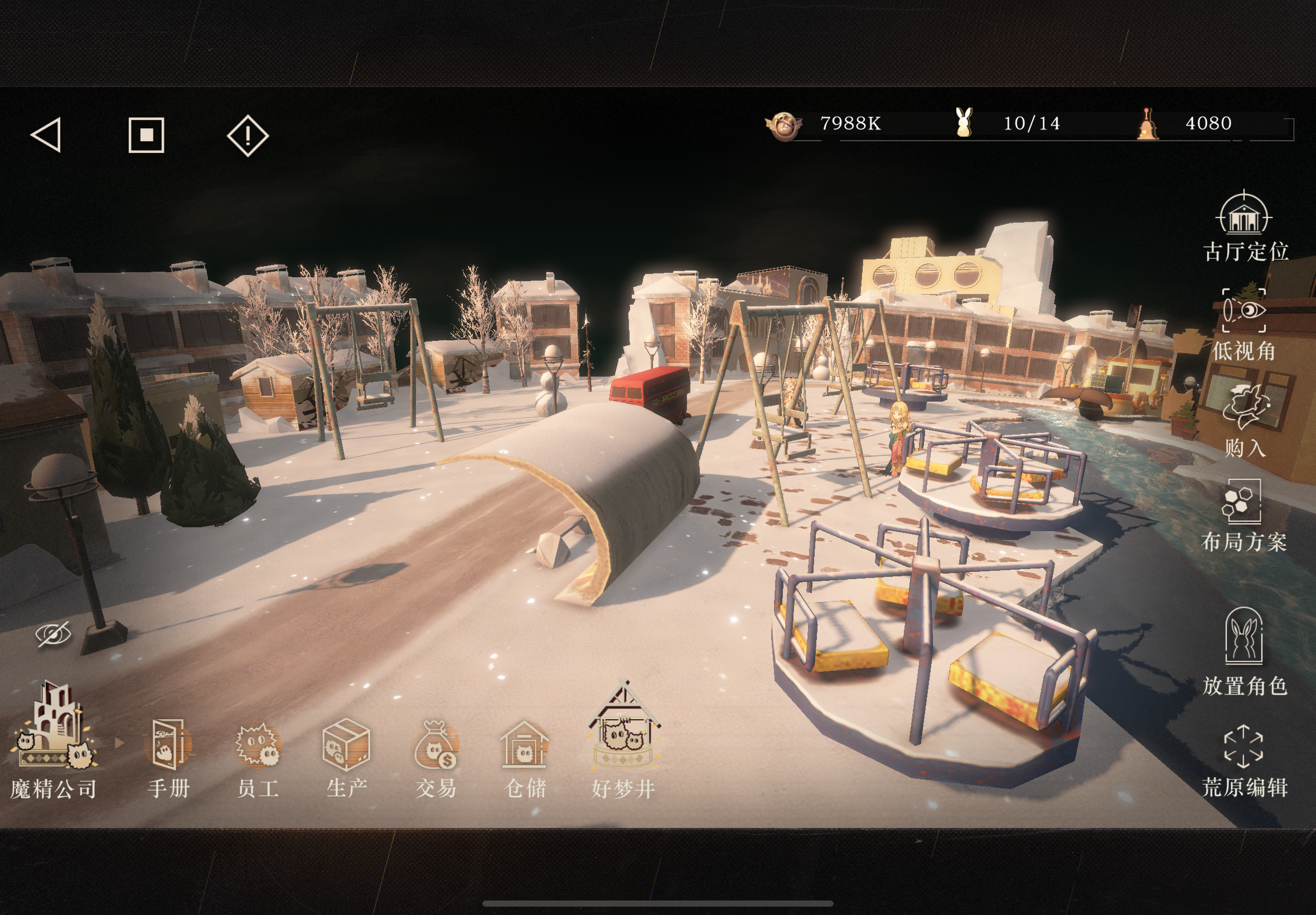Hide the interface with the crossed-eye icon

54,634
